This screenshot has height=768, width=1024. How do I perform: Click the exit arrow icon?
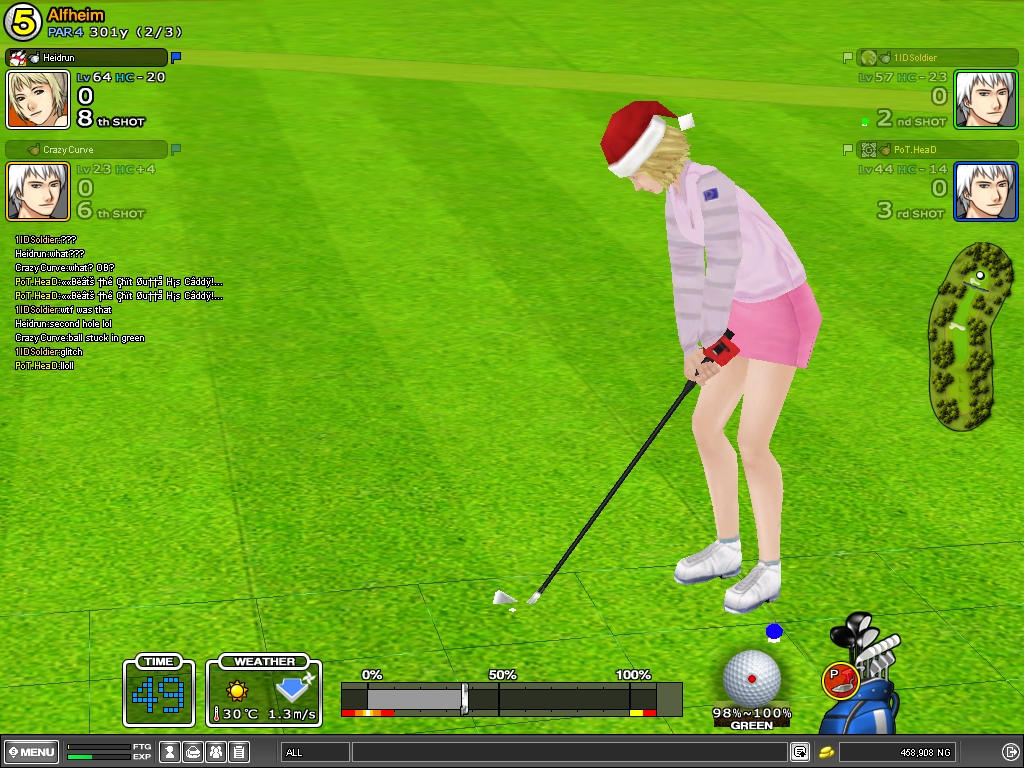pos(1010,752)
